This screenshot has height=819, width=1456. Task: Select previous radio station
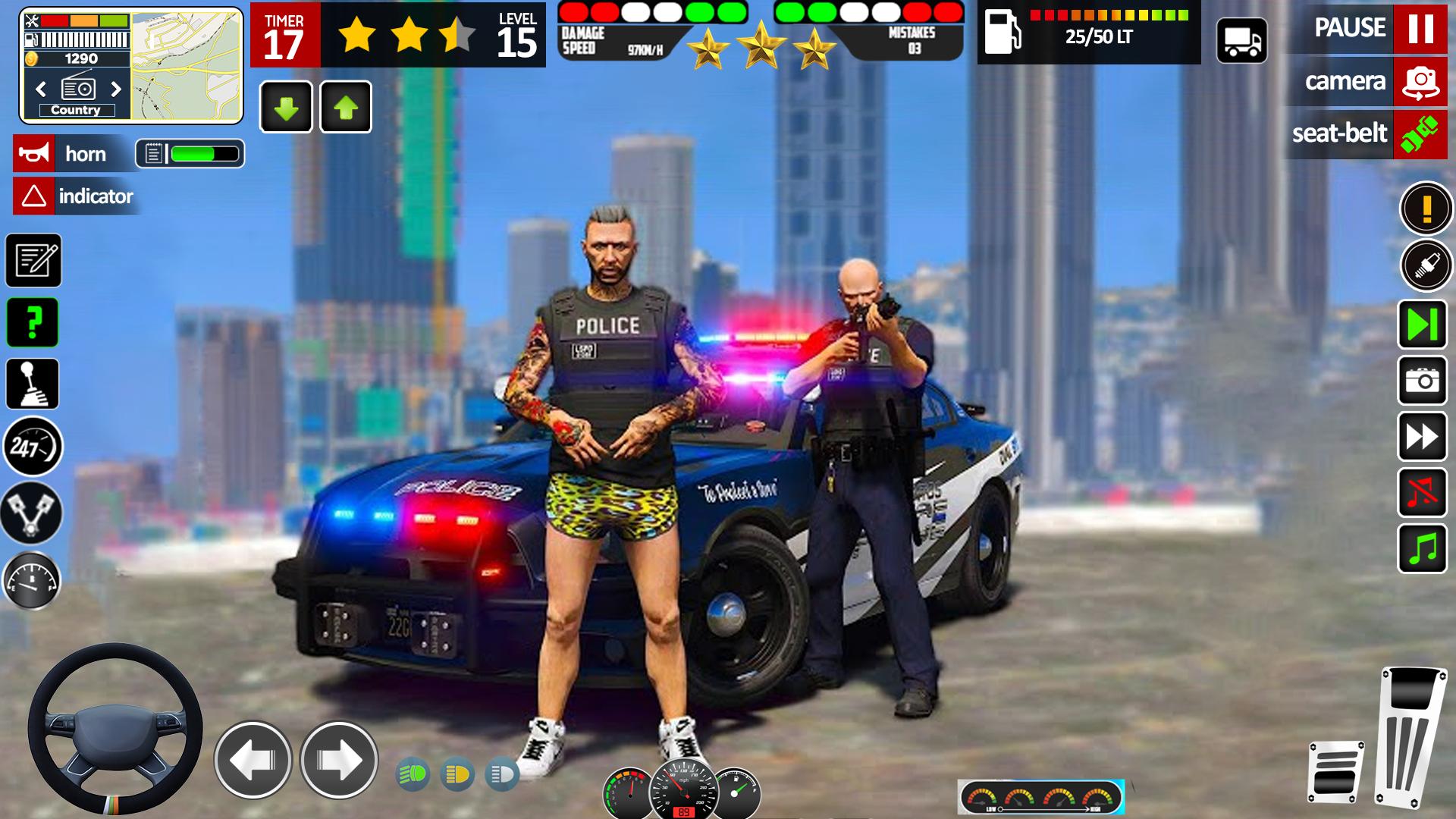pos(42,89)
